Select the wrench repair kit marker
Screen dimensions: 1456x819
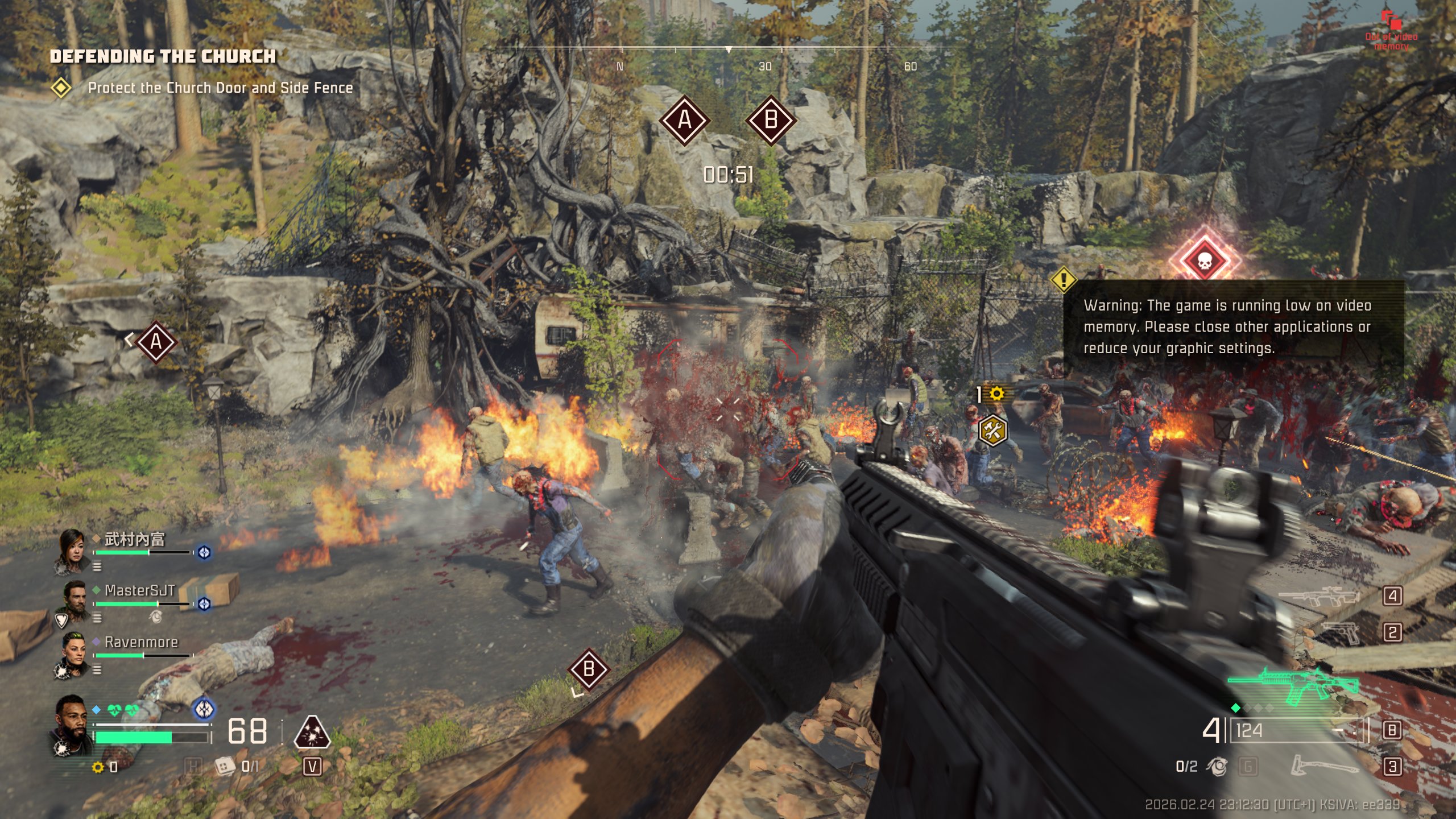992,431
